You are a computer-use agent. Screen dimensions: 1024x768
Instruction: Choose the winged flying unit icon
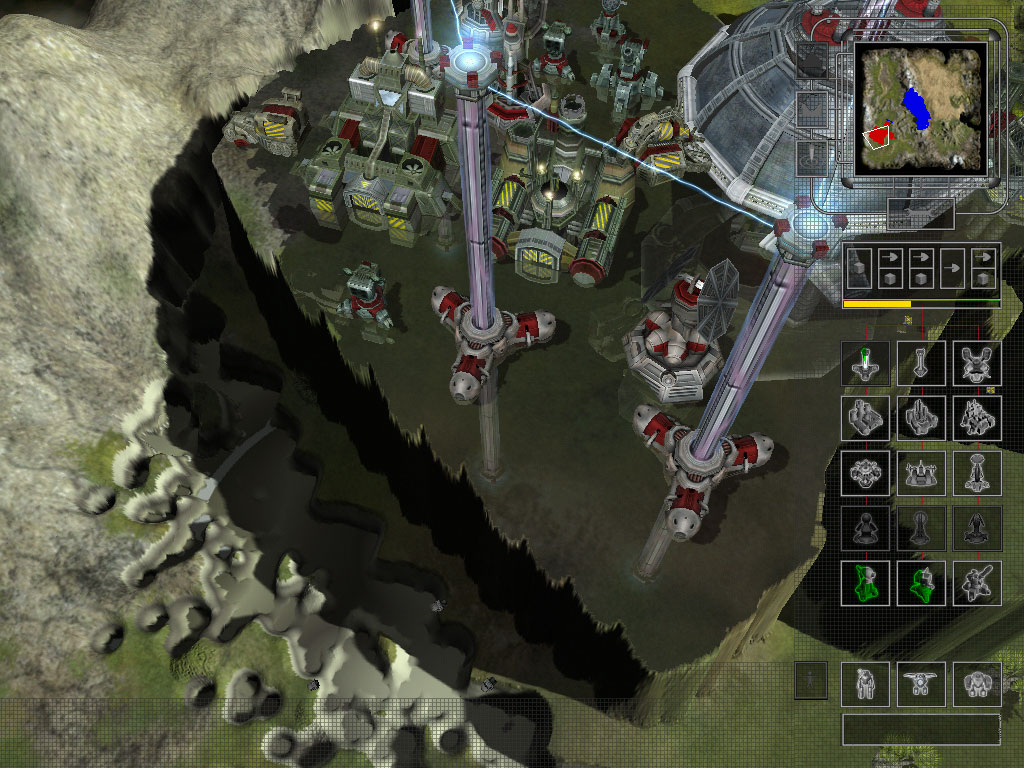(x=921, y=685)
